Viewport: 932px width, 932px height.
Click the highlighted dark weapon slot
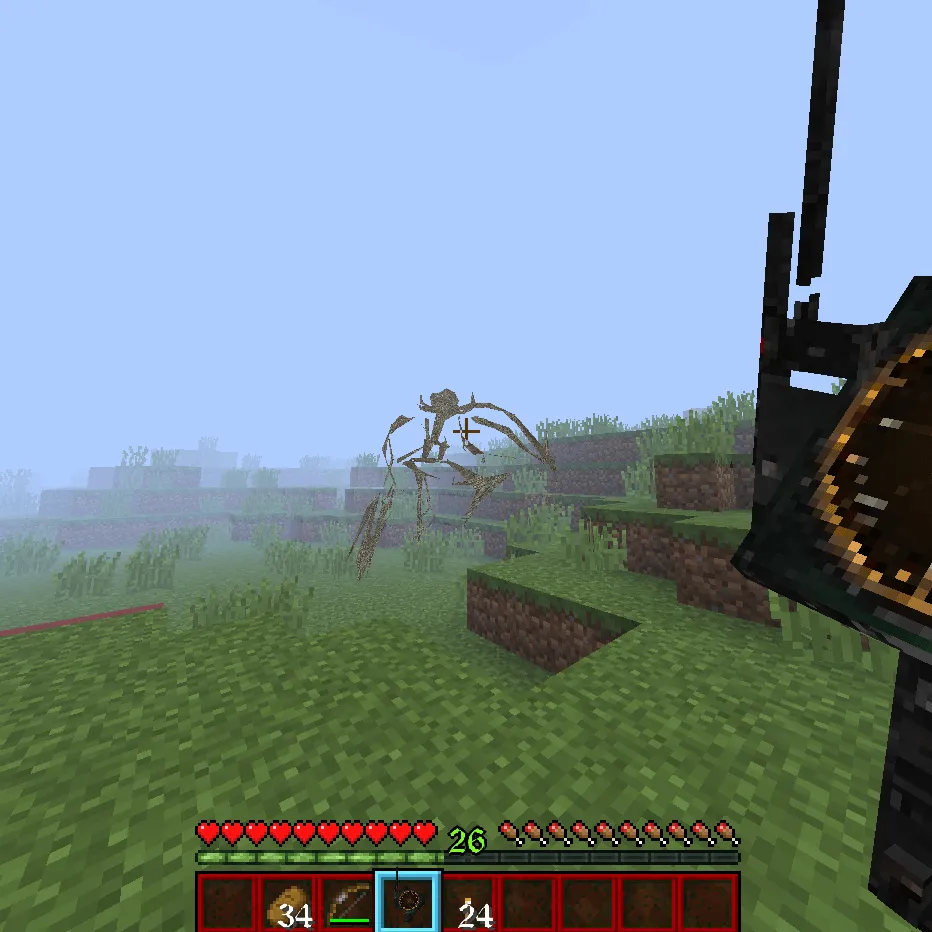coord(408,902)
